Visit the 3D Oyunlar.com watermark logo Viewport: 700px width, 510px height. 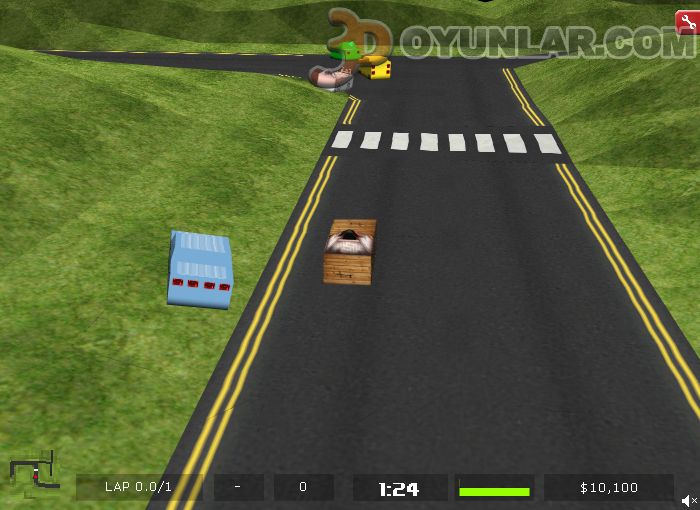coord(511,40)
